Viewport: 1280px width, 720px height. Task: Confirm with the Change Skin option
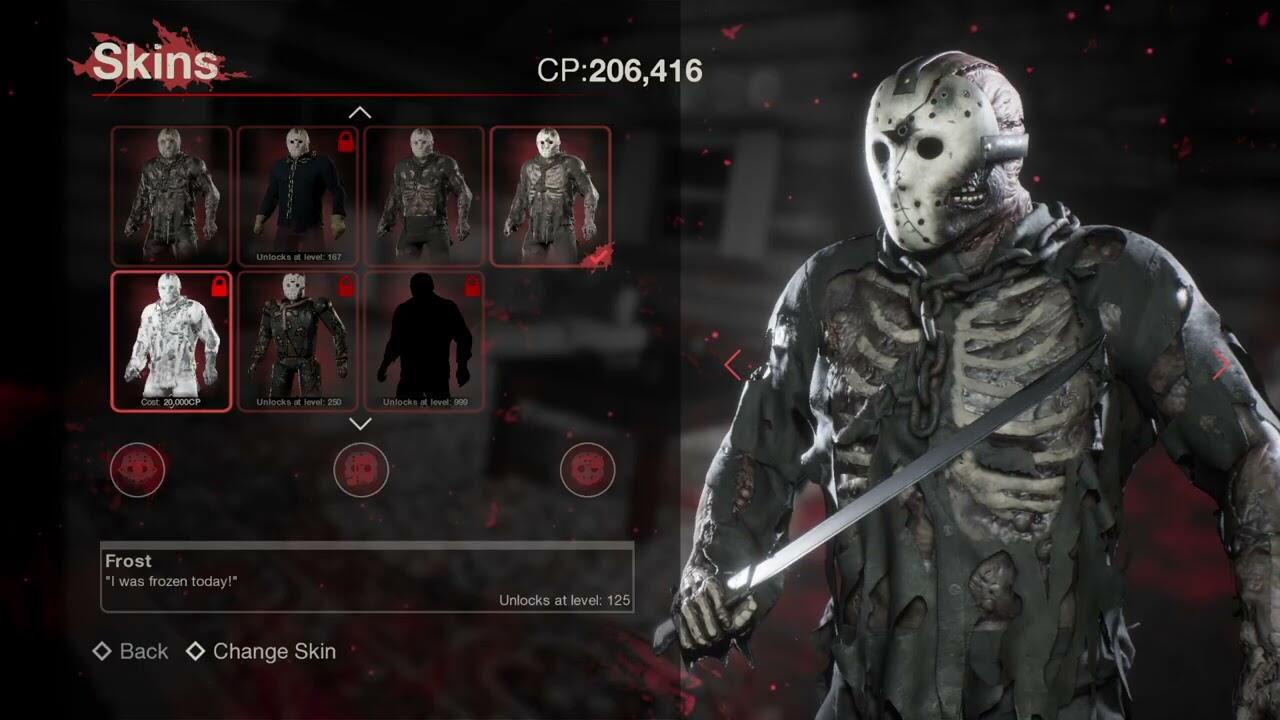click(261, 651)
